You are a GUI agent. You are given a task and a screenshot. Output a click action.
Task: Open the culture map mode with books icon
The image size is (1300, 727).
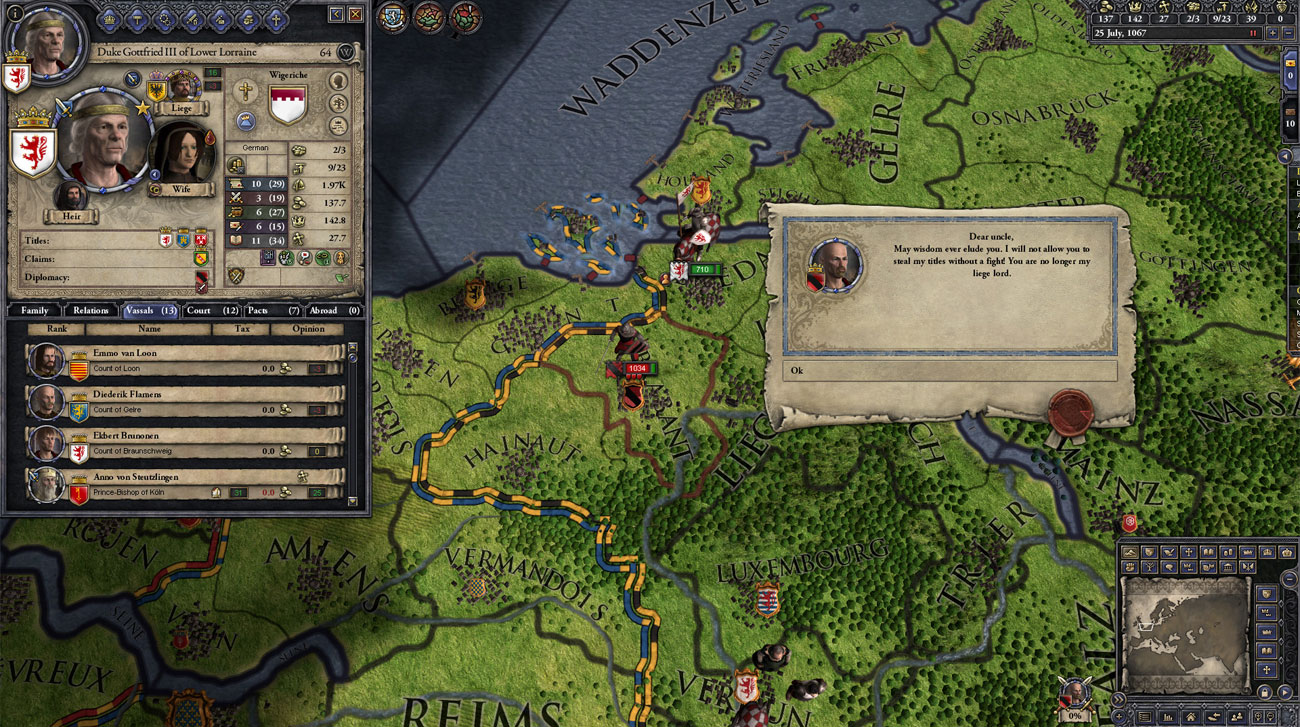(1209, 551)
